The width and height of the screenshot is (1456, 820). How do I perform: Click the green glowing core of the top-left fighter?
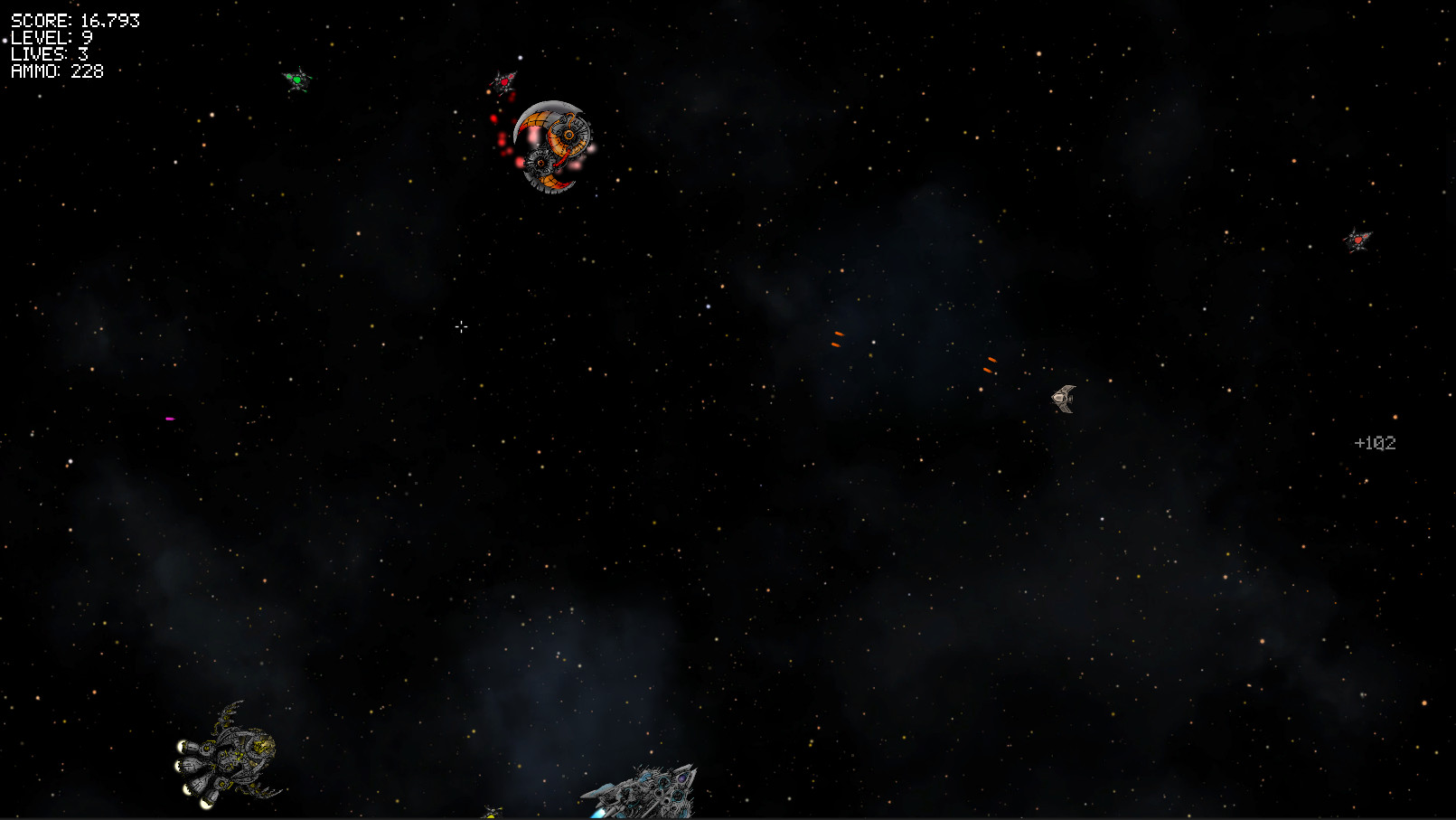tap(298, 81)
